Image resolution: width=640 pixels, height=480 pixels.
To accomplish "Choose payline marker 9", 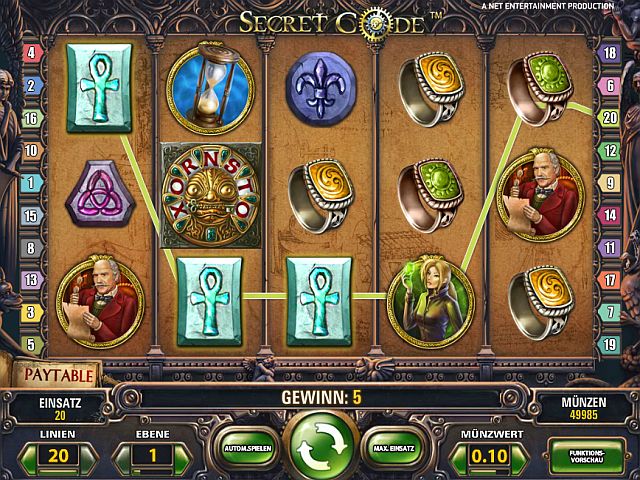I will (x=609, y=183).
